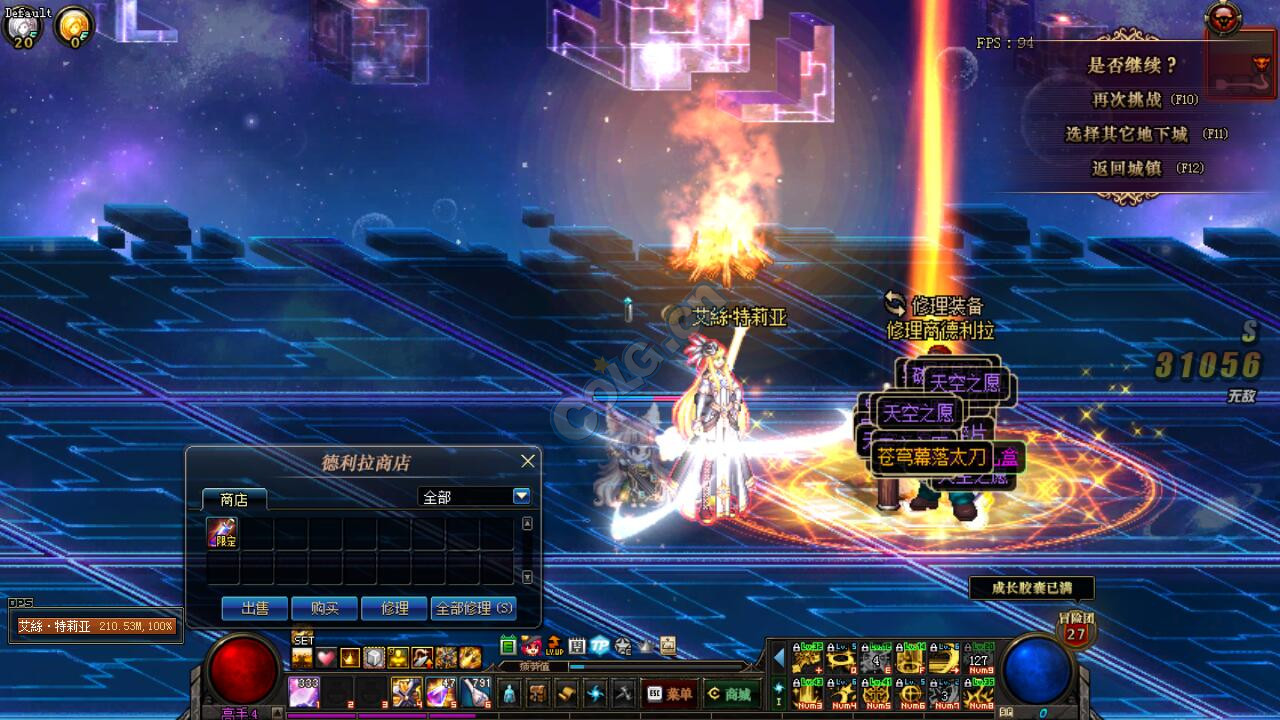
Task: Use the quick slot item with count 333
Action: click(304, 692)
